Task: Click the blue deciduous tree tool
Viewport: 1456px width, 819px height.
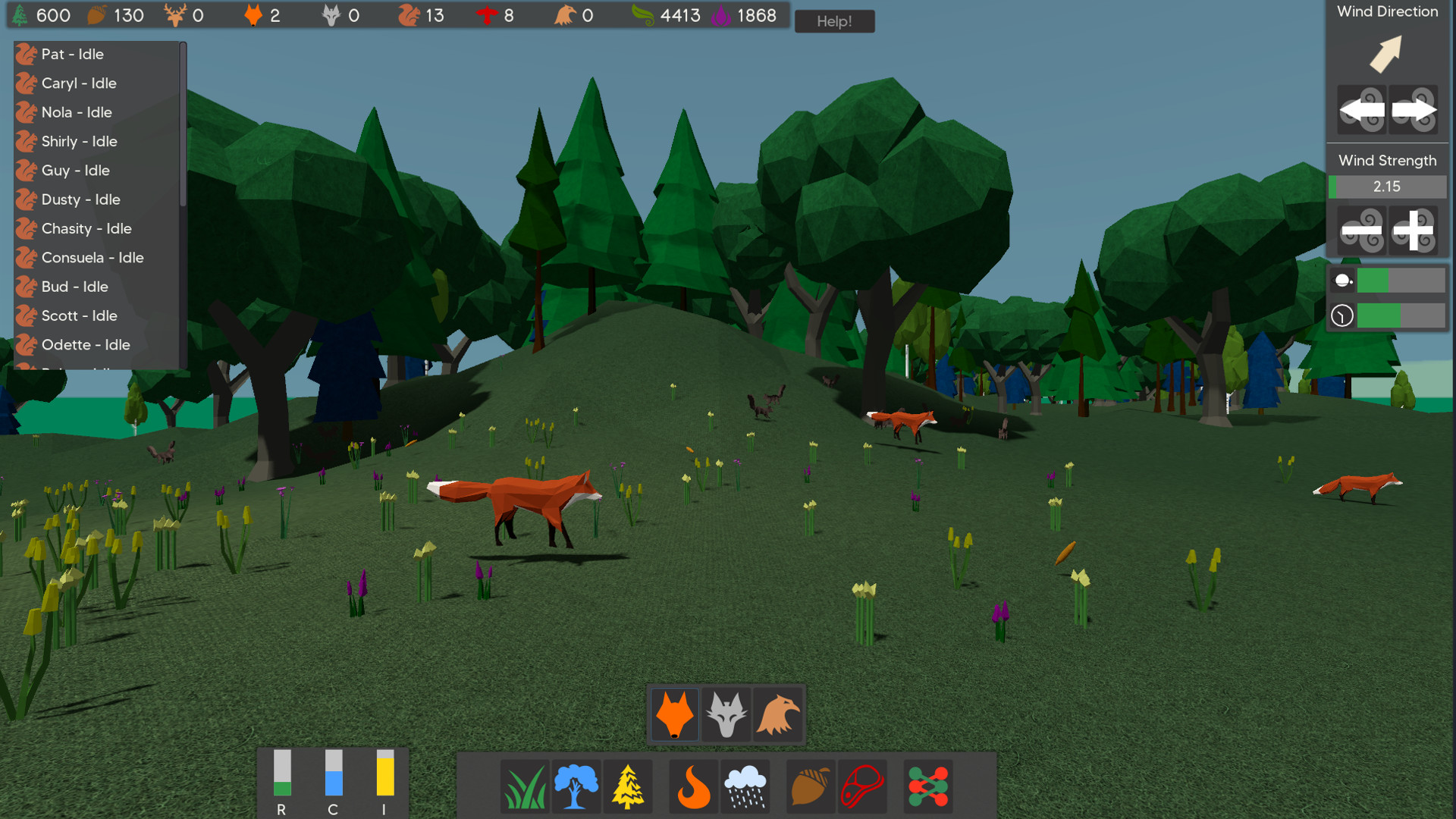Action: (576, 786)
